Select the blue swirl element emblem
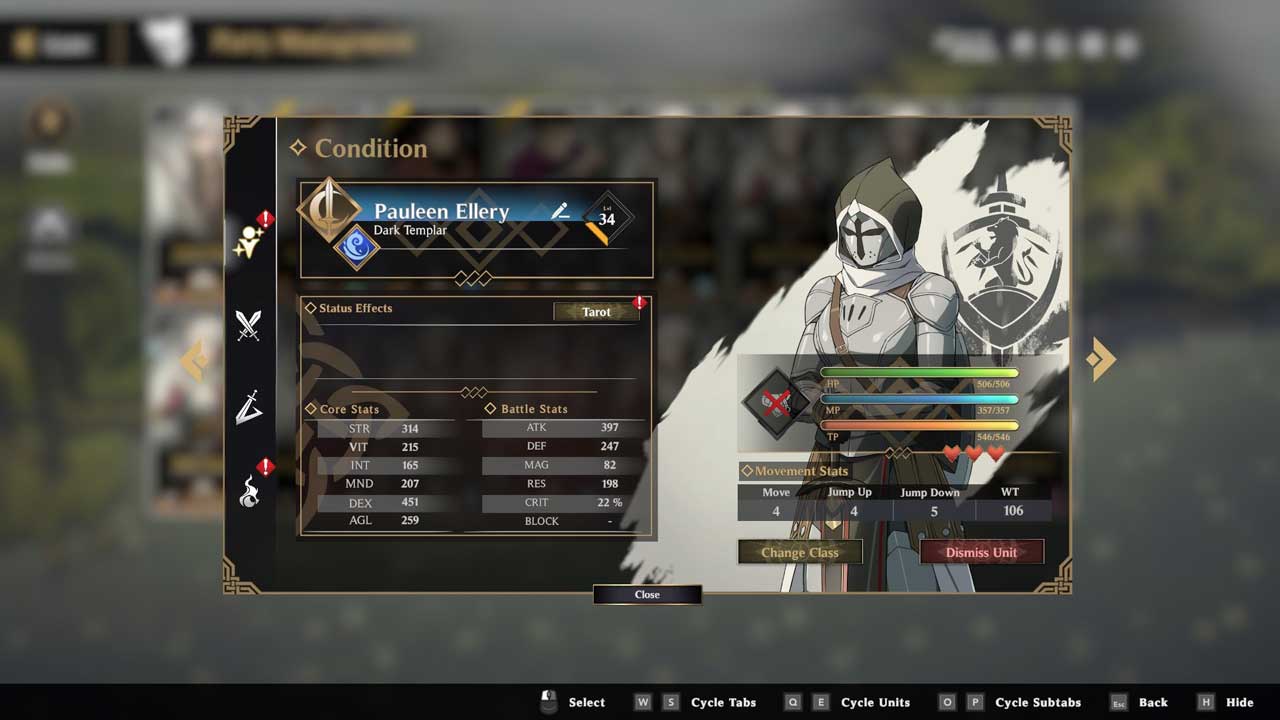 pos(355,247)
